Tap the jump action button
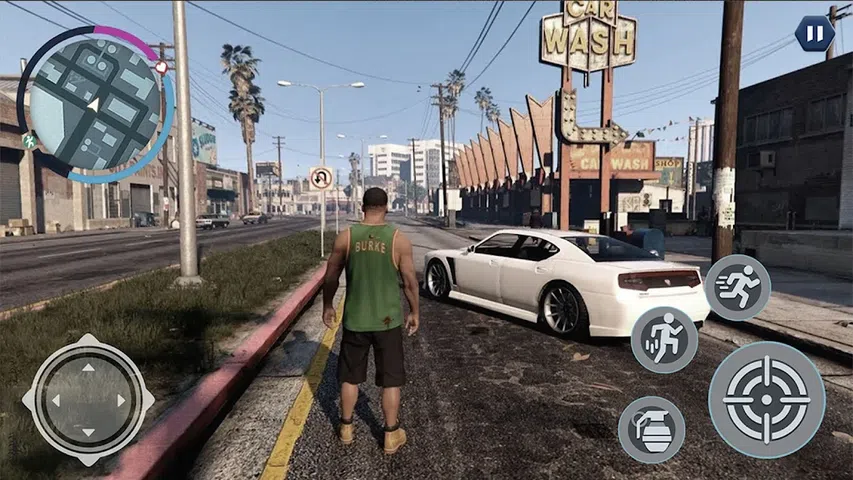Image resolution: width=853 pixels, height=480 pixels. [664, 340]
